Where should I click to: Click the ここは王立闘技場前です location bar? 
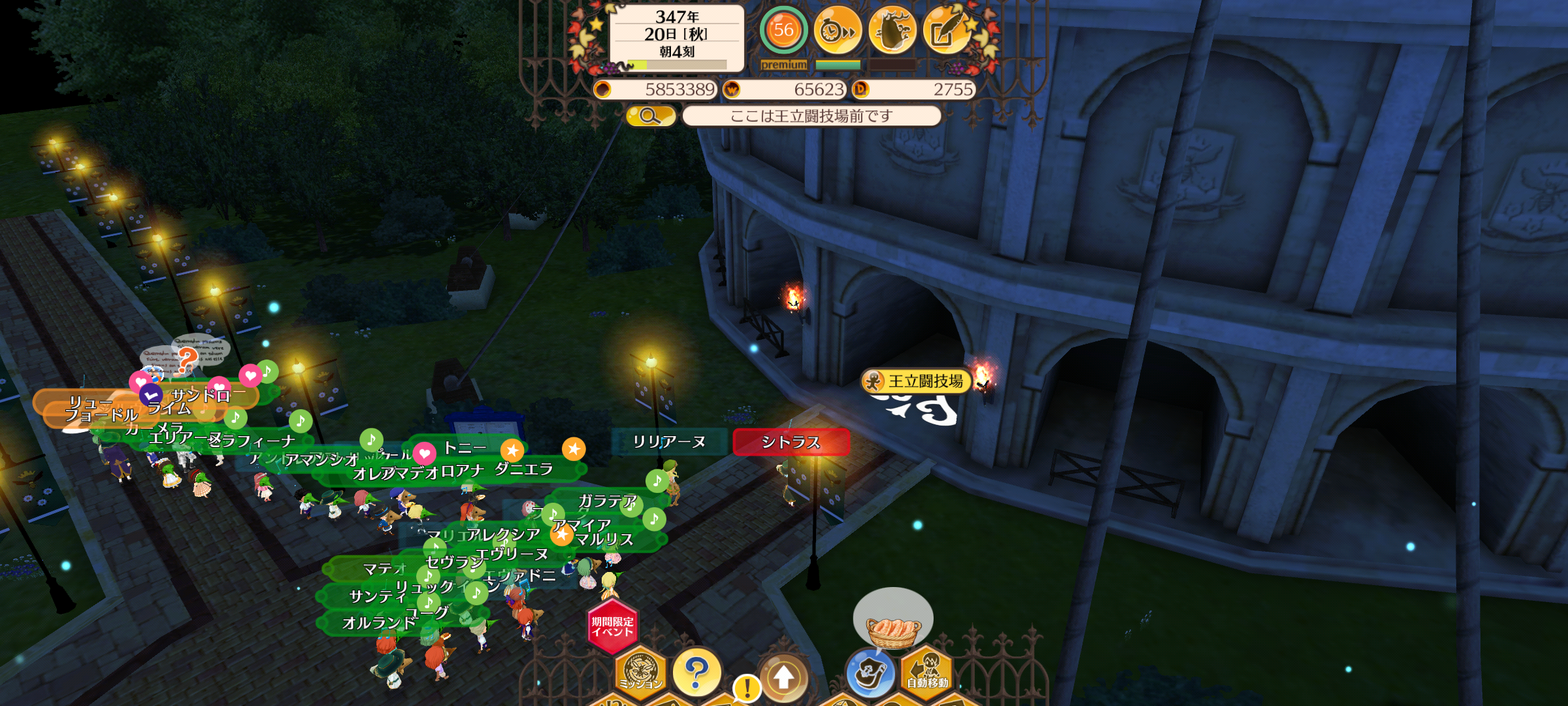(811, 116)
